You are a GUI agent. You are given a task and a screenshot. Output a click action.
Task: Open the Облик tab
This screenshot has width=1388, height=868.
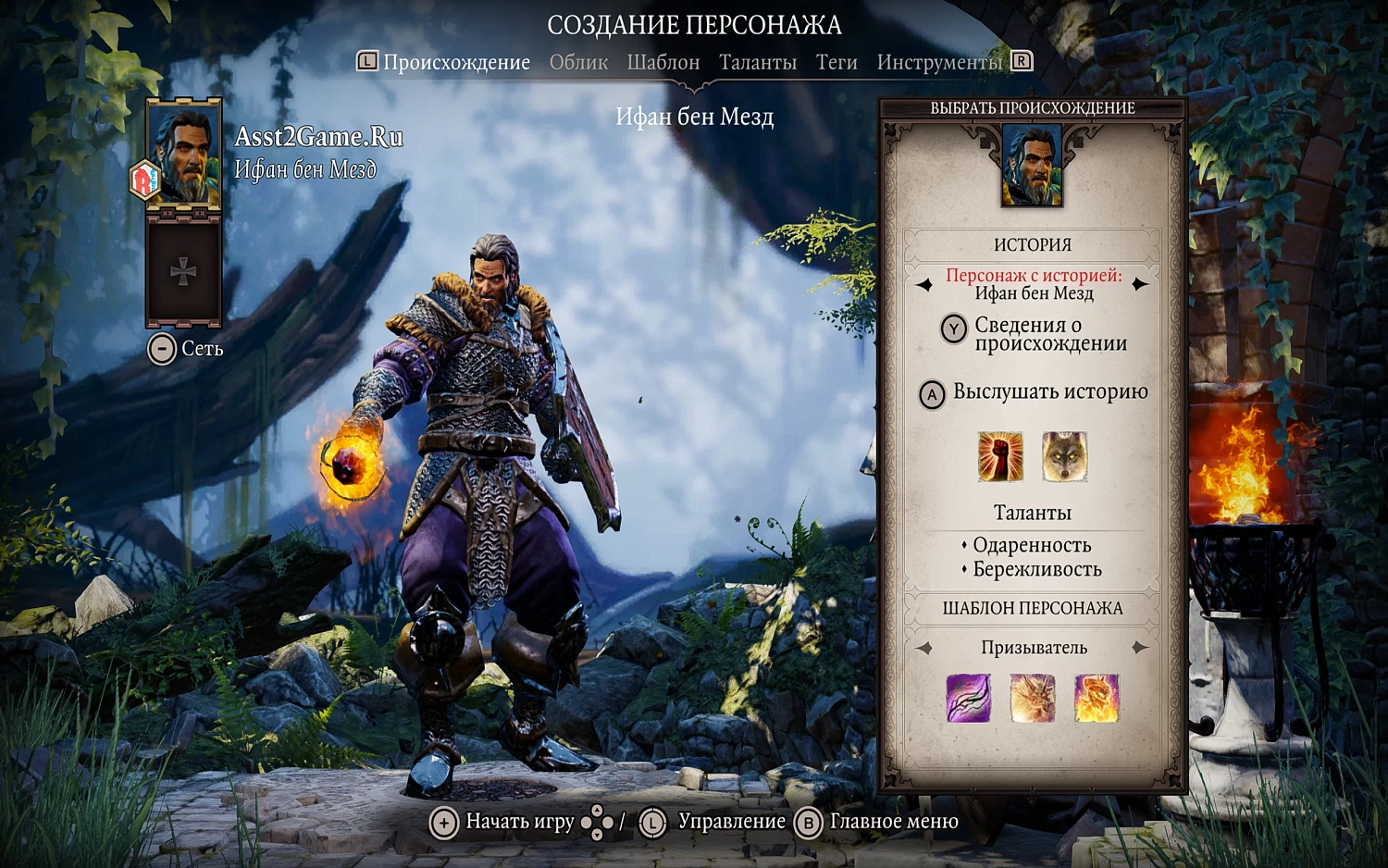(578, 62)
